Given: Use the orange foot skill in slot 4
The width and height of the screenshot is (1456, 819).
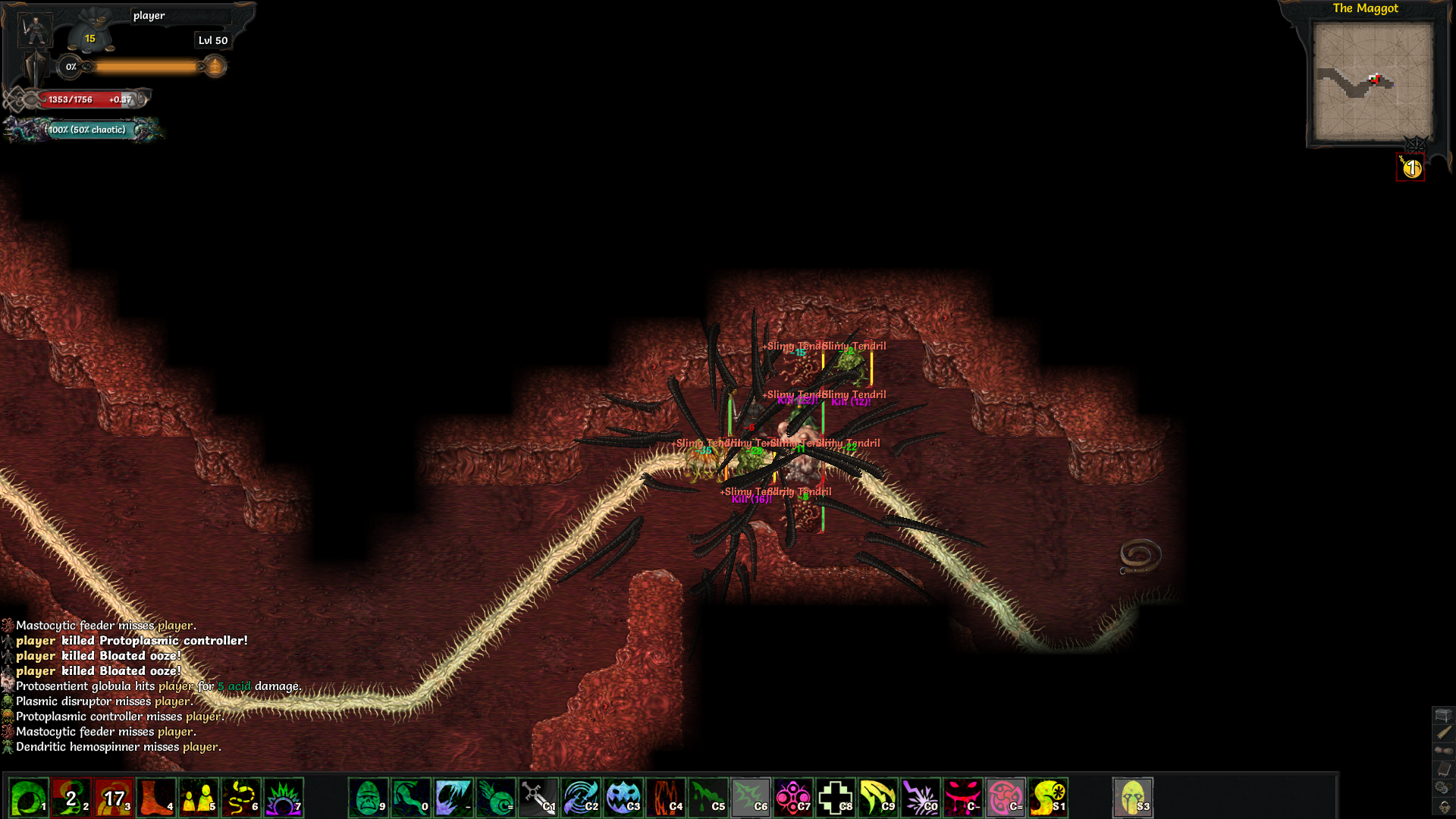Looking at the screenshot, I should [156, 799].
